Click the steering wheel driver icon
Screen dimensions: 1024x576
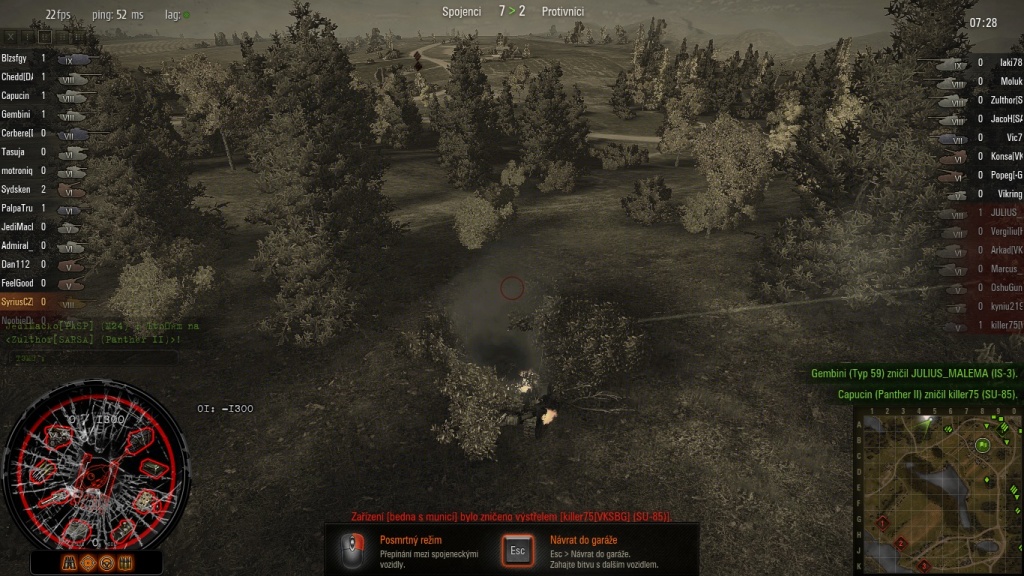pyautogui.click(x=106, y=562)
